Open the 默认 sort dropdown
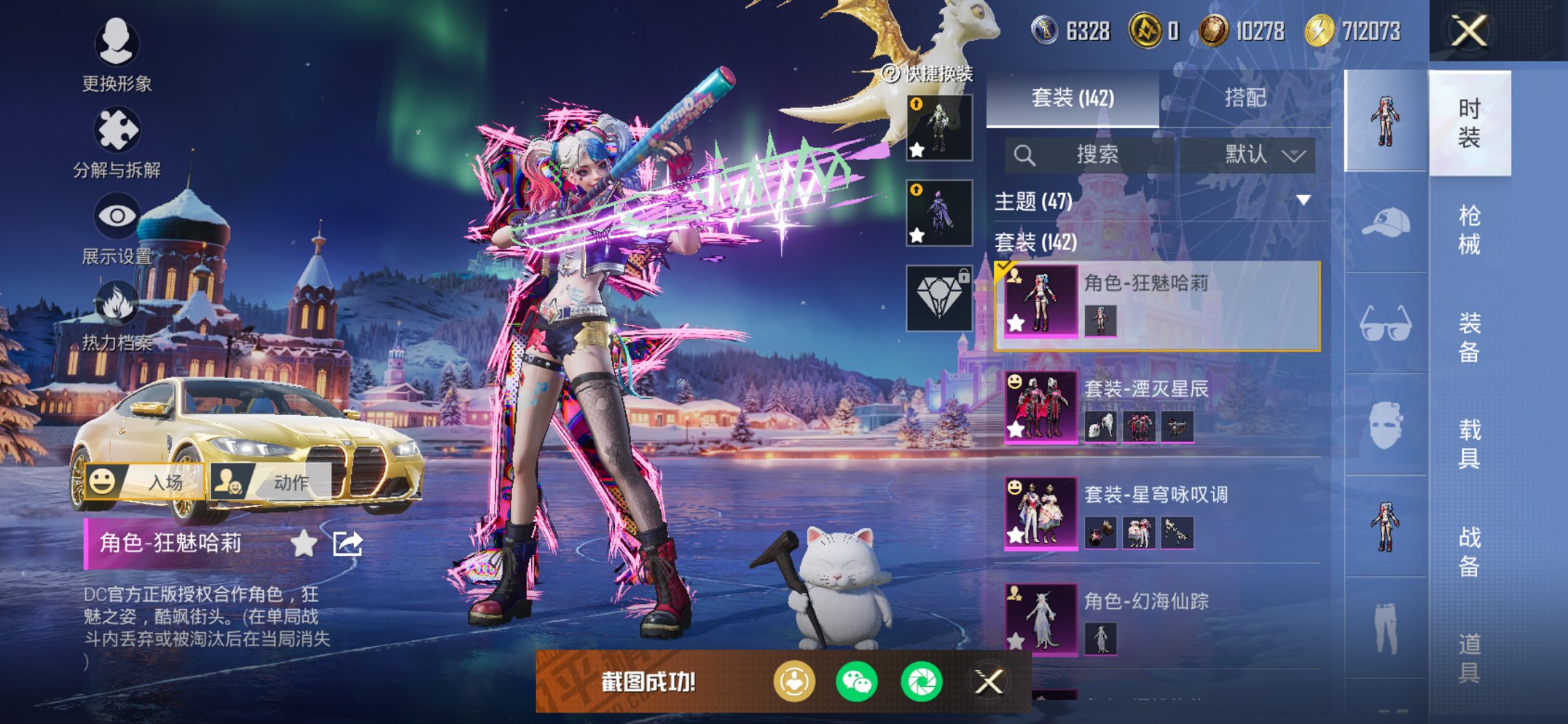 [1263, 154]
